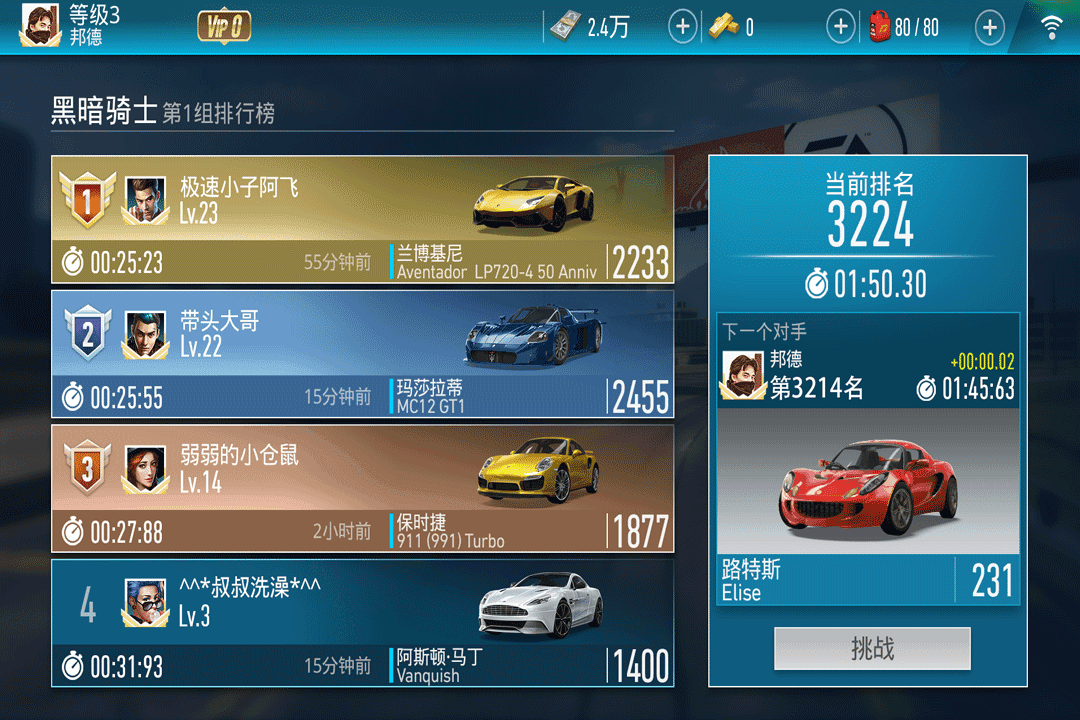
Task: Select fourth-place row ^^*叔叔洗澡*^^
Action: click(362, 622)
